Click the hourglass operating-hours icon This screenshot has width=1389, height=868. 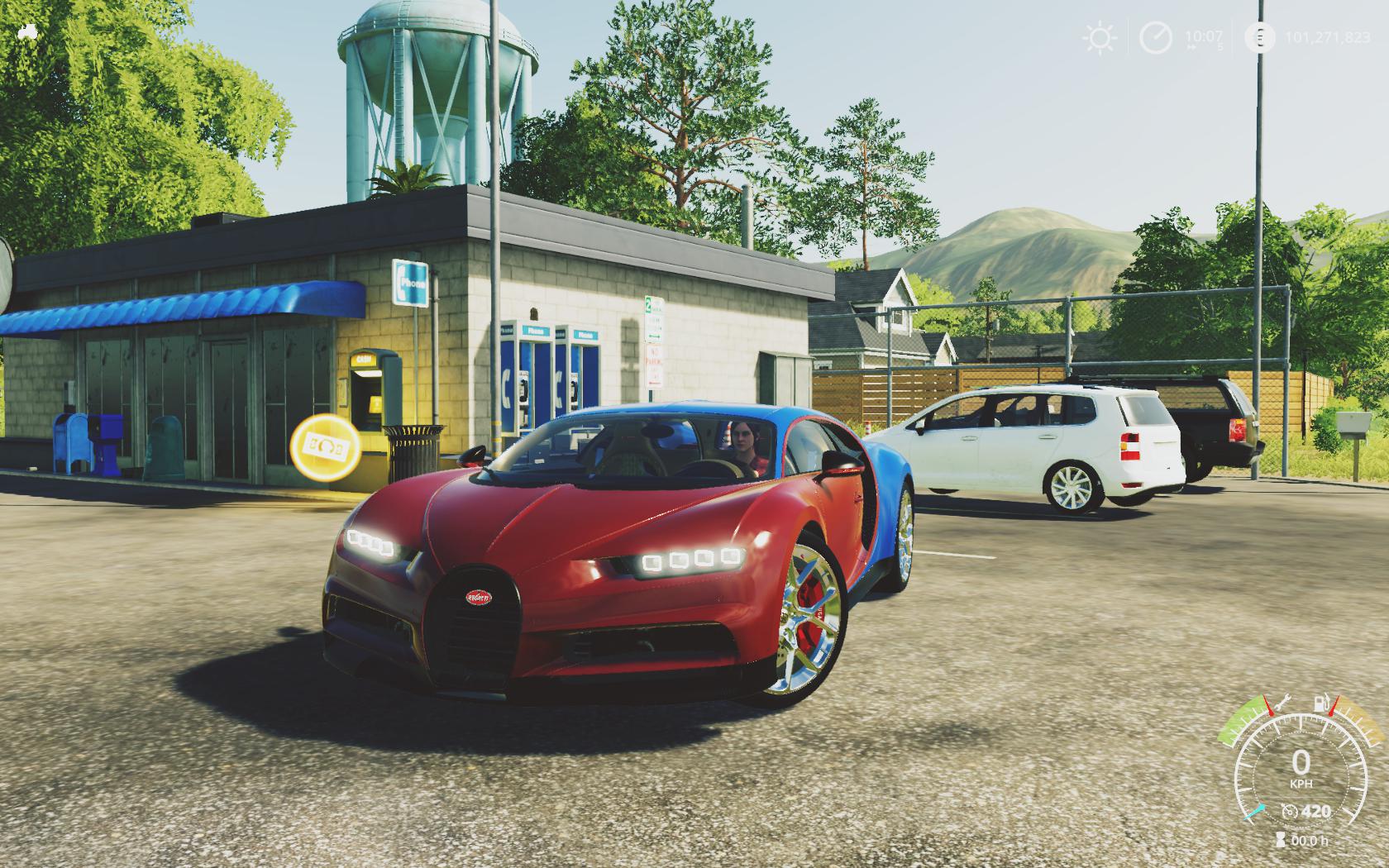(x=1282, y=840)
